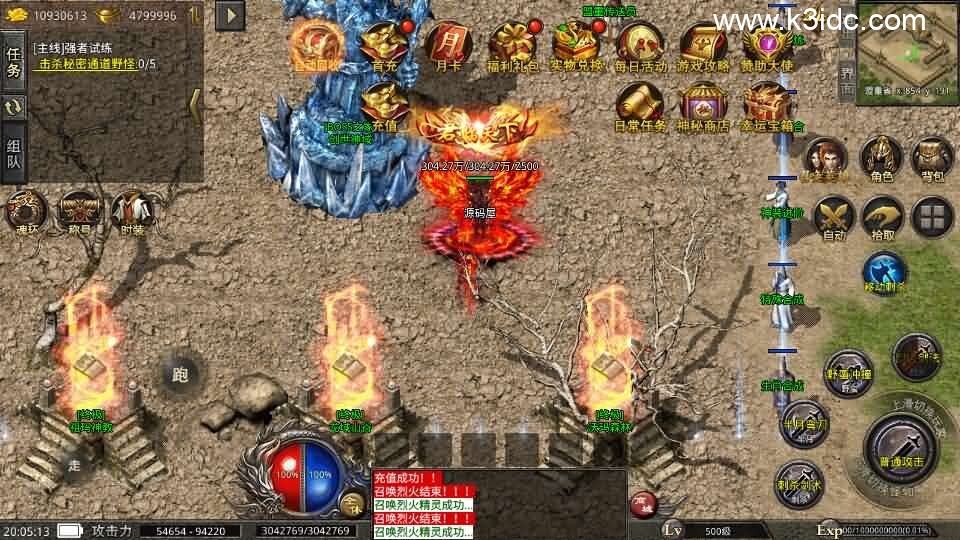Activate the 野蛮冲撞 savage charge skill
Screen dimensions: 960x540
coord(848,372)
